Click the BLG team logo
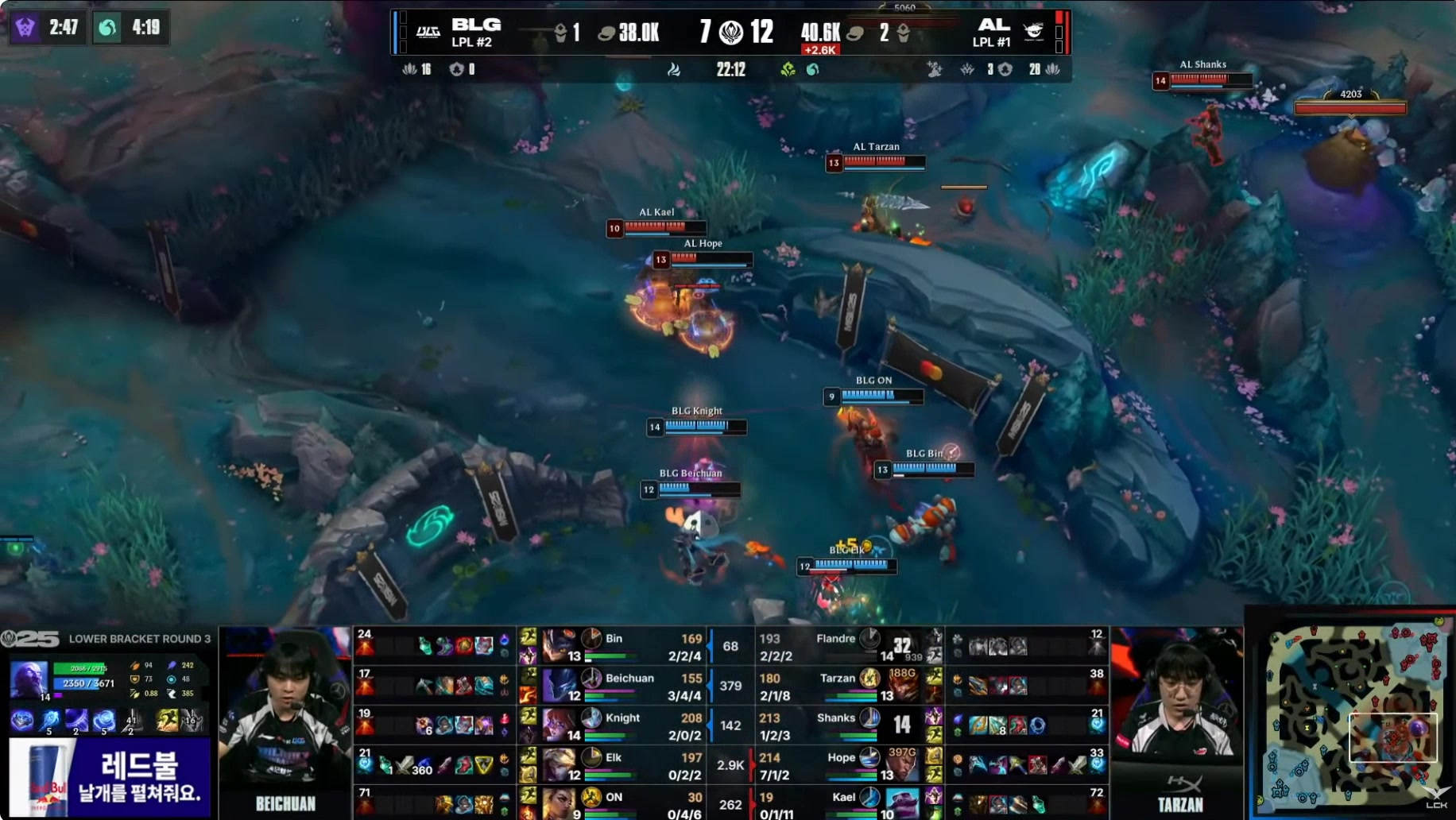 (x=428, y=32)
